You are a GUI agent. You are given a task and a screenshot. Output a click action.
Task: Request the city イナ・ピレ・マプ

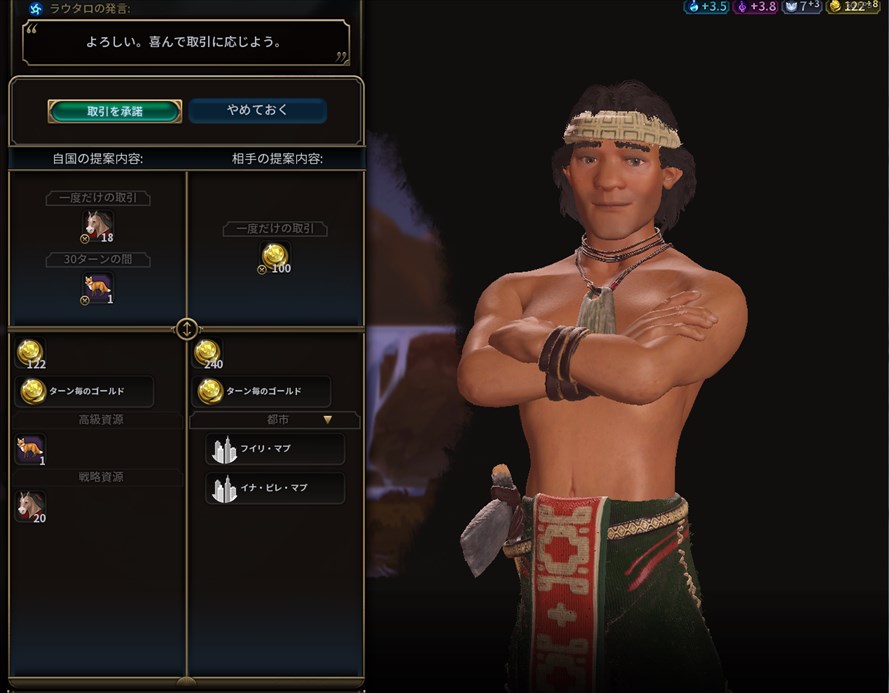coord(275,489)
